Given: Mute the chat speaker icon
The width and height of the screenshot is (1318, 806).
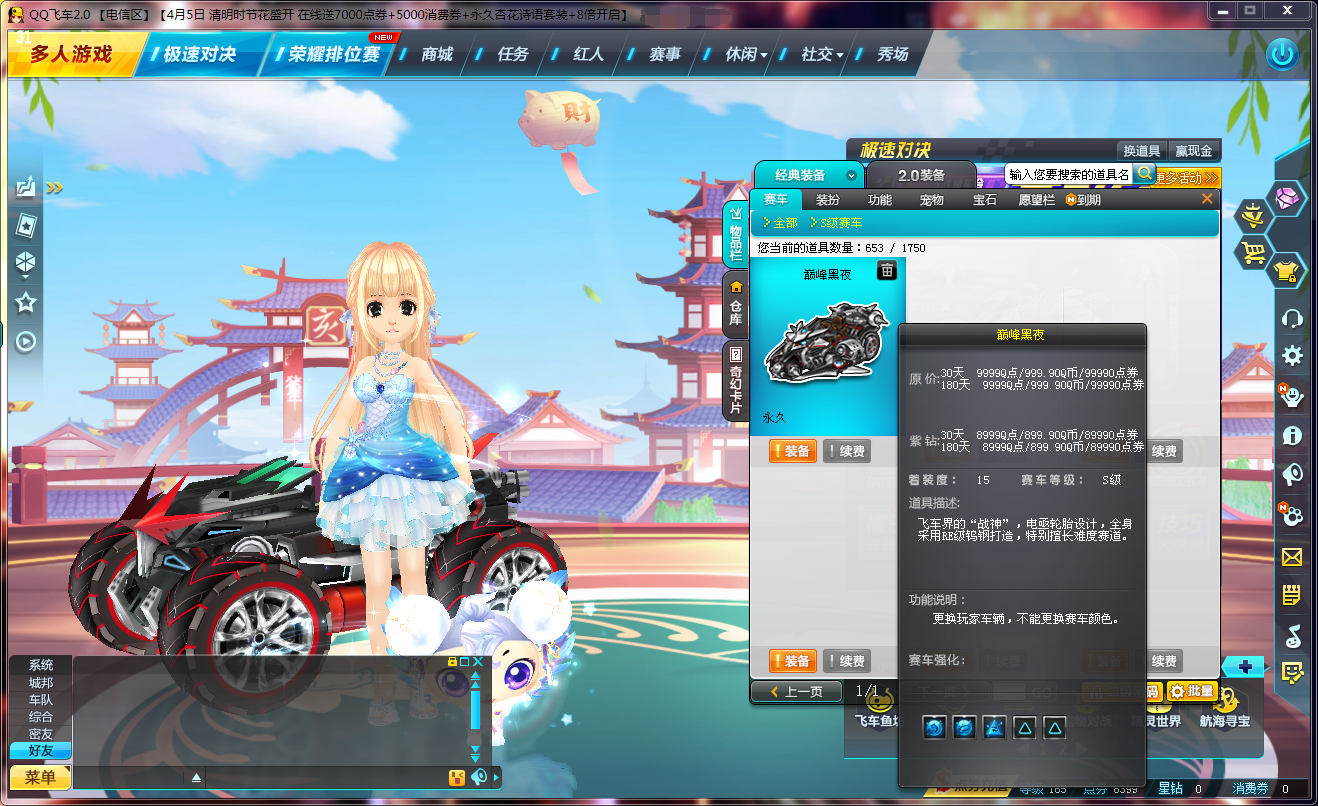Looking at the screenshot, I should pyautogui.click(x=479, y=777).
